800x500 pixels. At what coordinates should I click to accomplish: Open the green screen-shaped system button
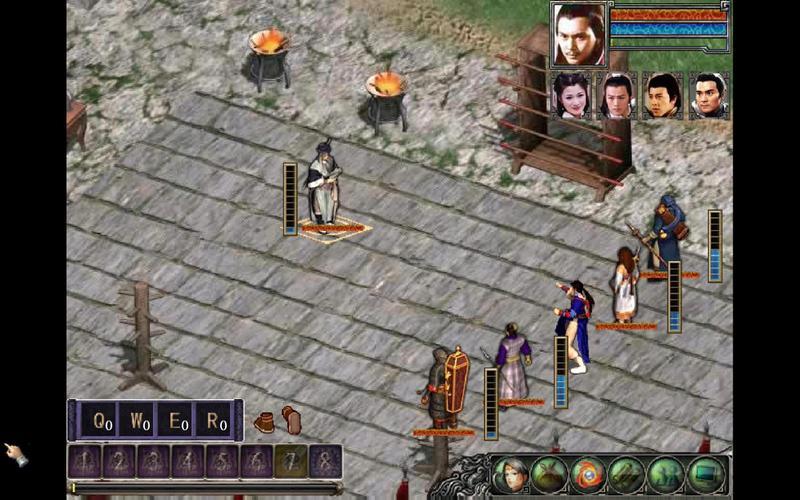(706, 474)
